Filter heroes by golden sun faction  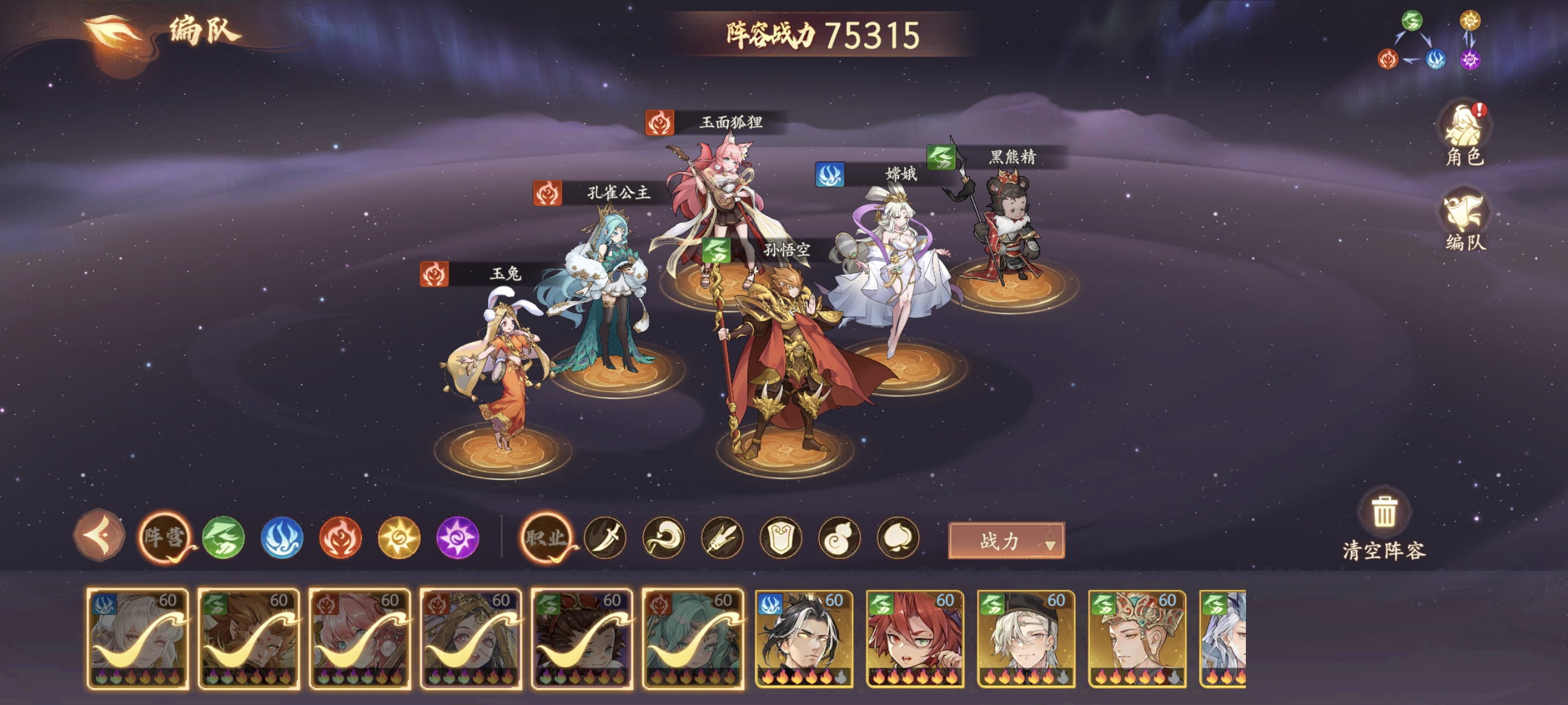coord(399,538)
